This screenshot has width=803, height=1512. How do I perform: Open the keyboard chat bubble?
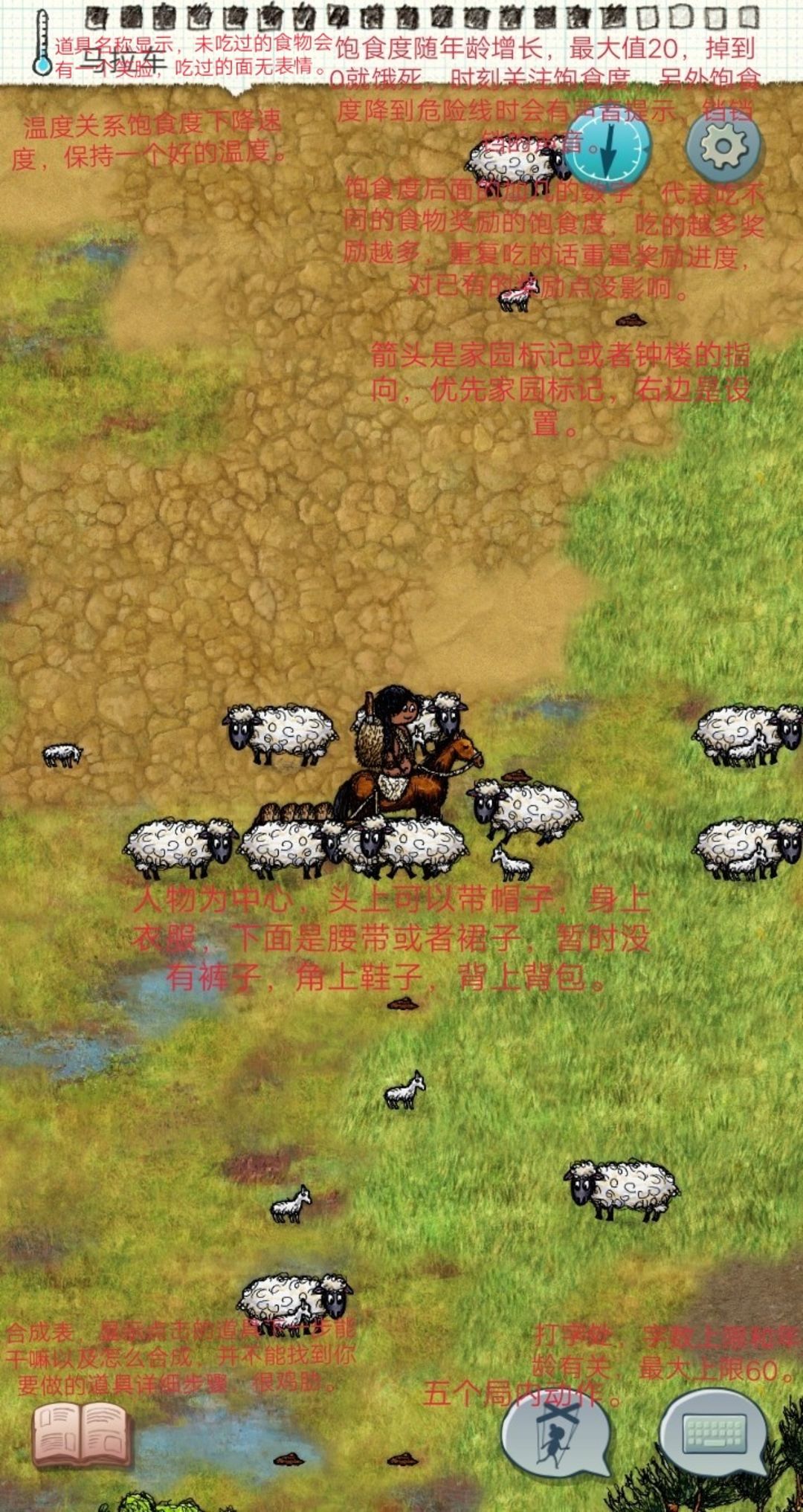pos(714,1432)
